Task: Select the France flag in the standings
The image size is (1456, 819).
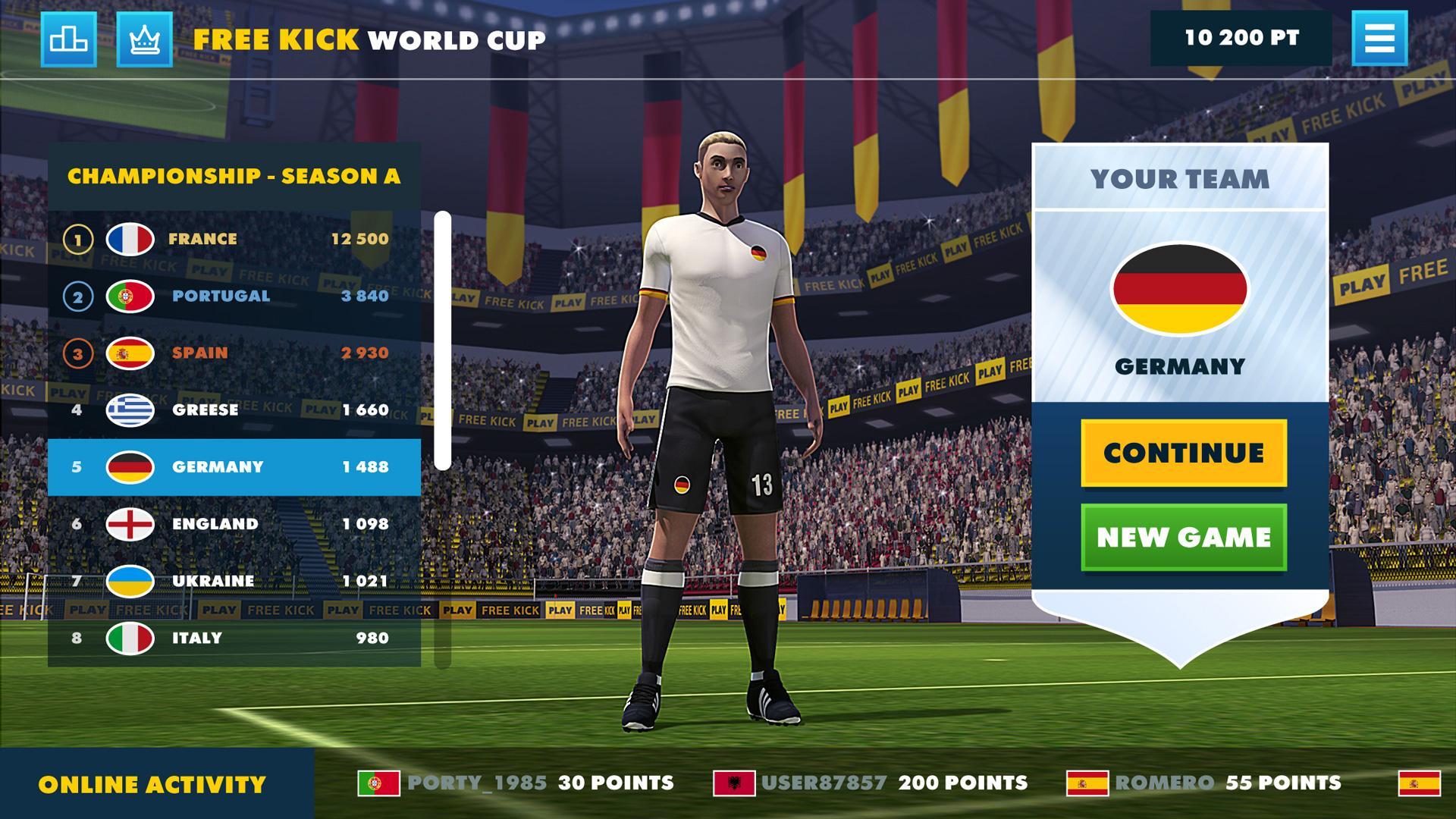Action: 129,238
